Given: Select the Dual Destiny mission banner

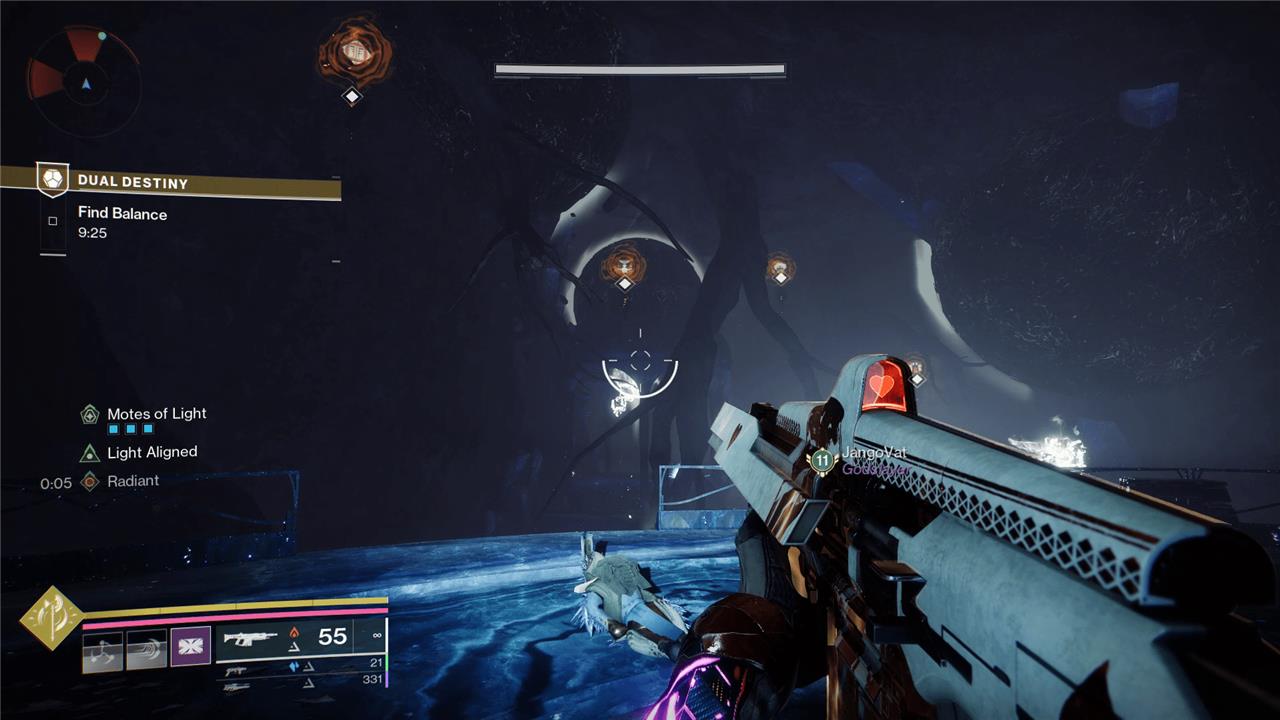Looking at the screenshot, I should click(170, 182).
